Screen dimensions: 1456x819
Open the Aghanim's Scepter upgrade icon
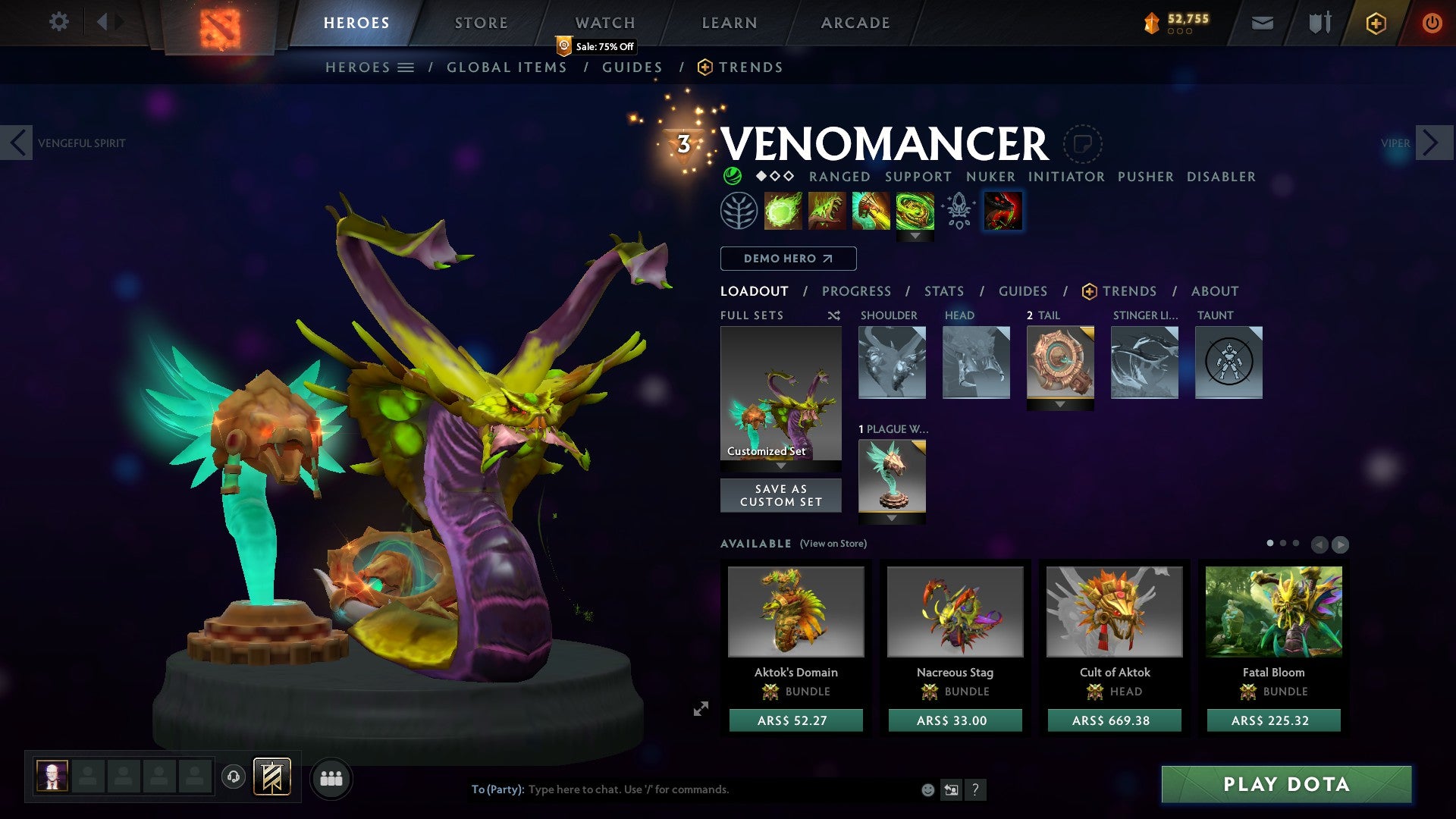(x=958, y=210)
